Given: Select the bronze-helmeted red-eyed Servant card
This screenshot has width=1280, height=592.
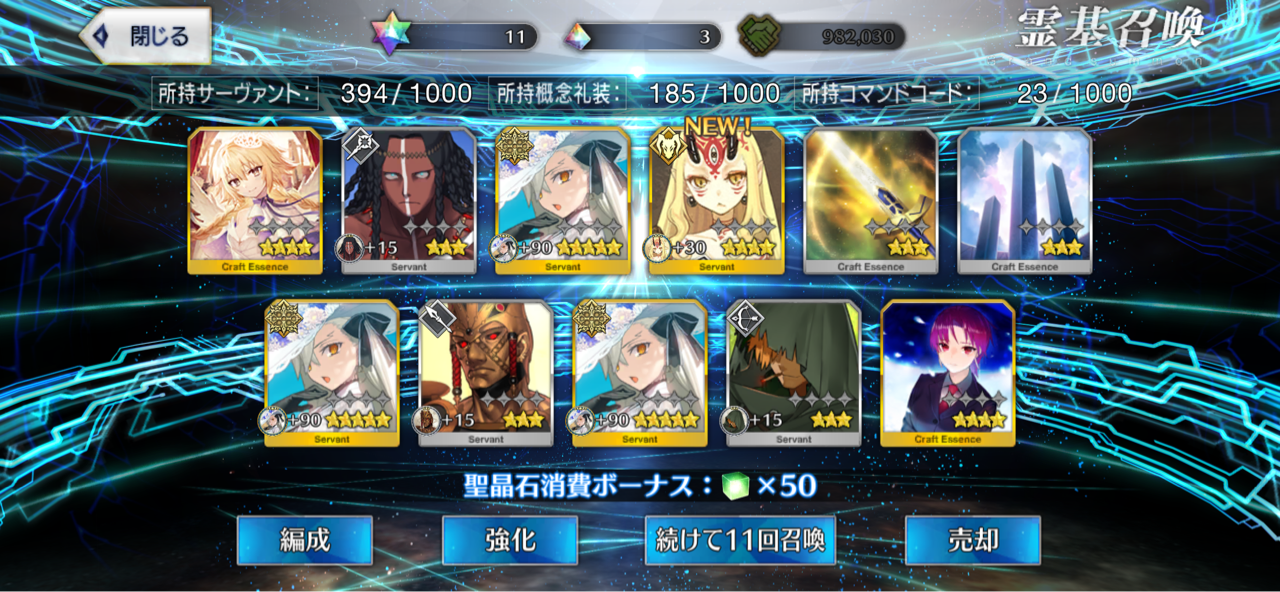Looking at the screenshot, I should tap(486, 372).
